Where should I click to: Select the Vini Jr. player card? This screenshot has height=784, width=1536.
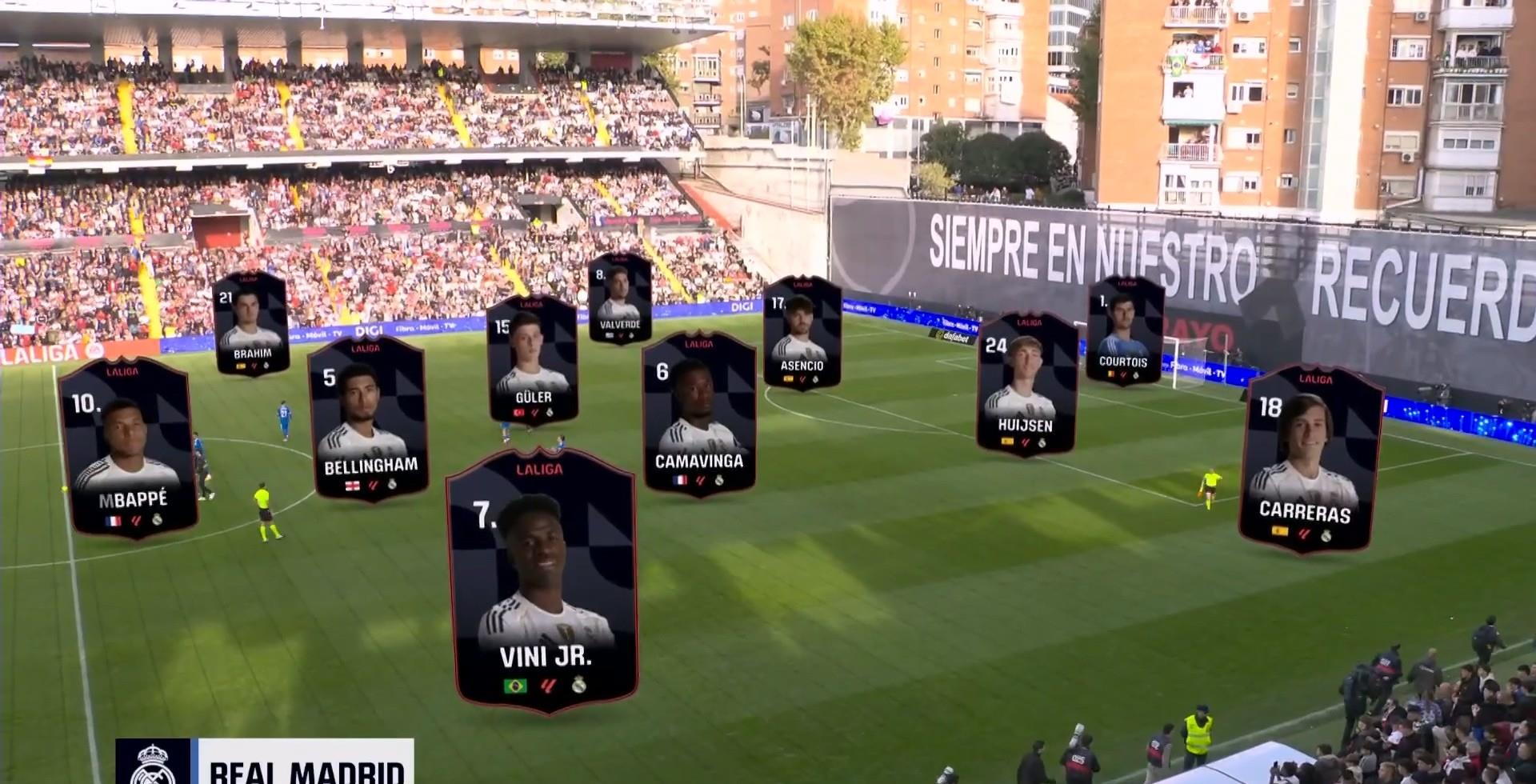543,580
